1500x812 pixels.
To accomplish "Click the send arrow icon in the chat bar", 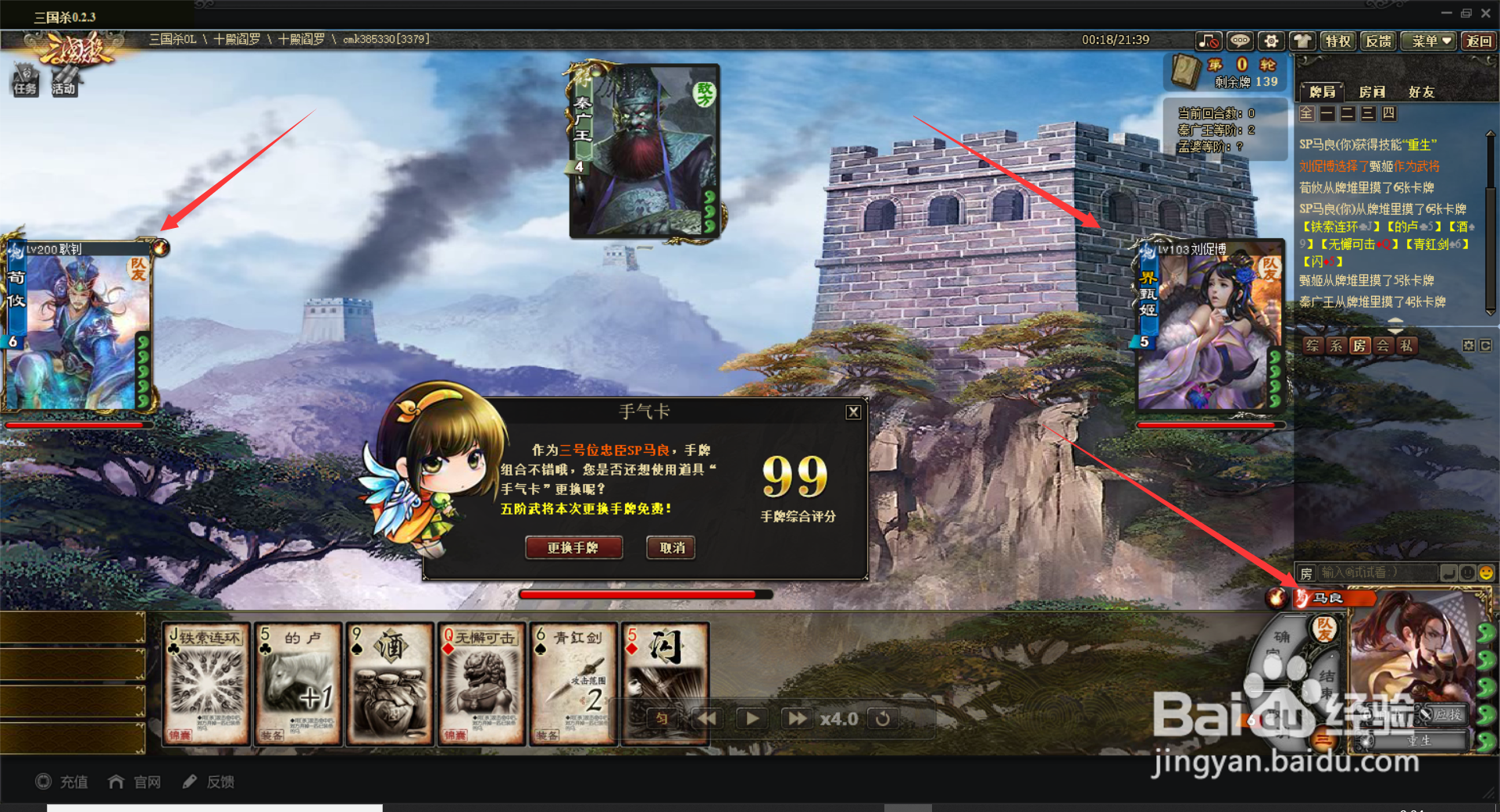I will (x=1448, y=574).
